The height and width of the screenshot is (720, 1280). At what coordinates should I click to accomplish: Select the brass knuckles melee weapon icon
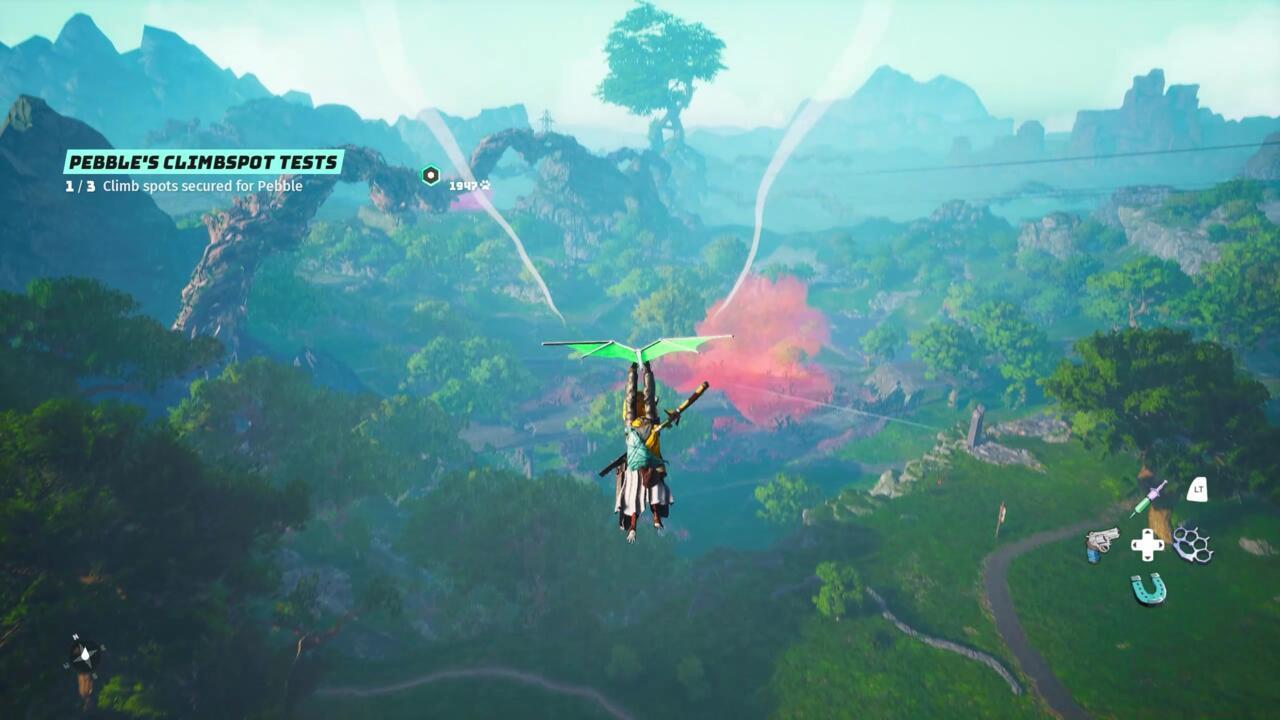coord(1192,545)
